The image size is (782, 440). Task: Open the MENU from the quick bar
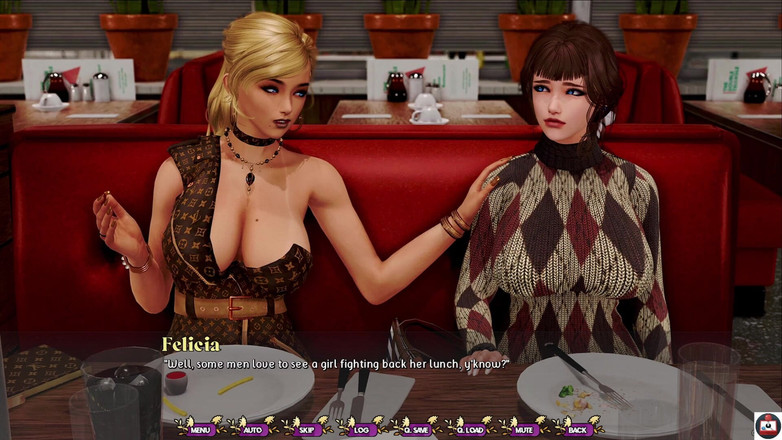(x=201, y=429)
